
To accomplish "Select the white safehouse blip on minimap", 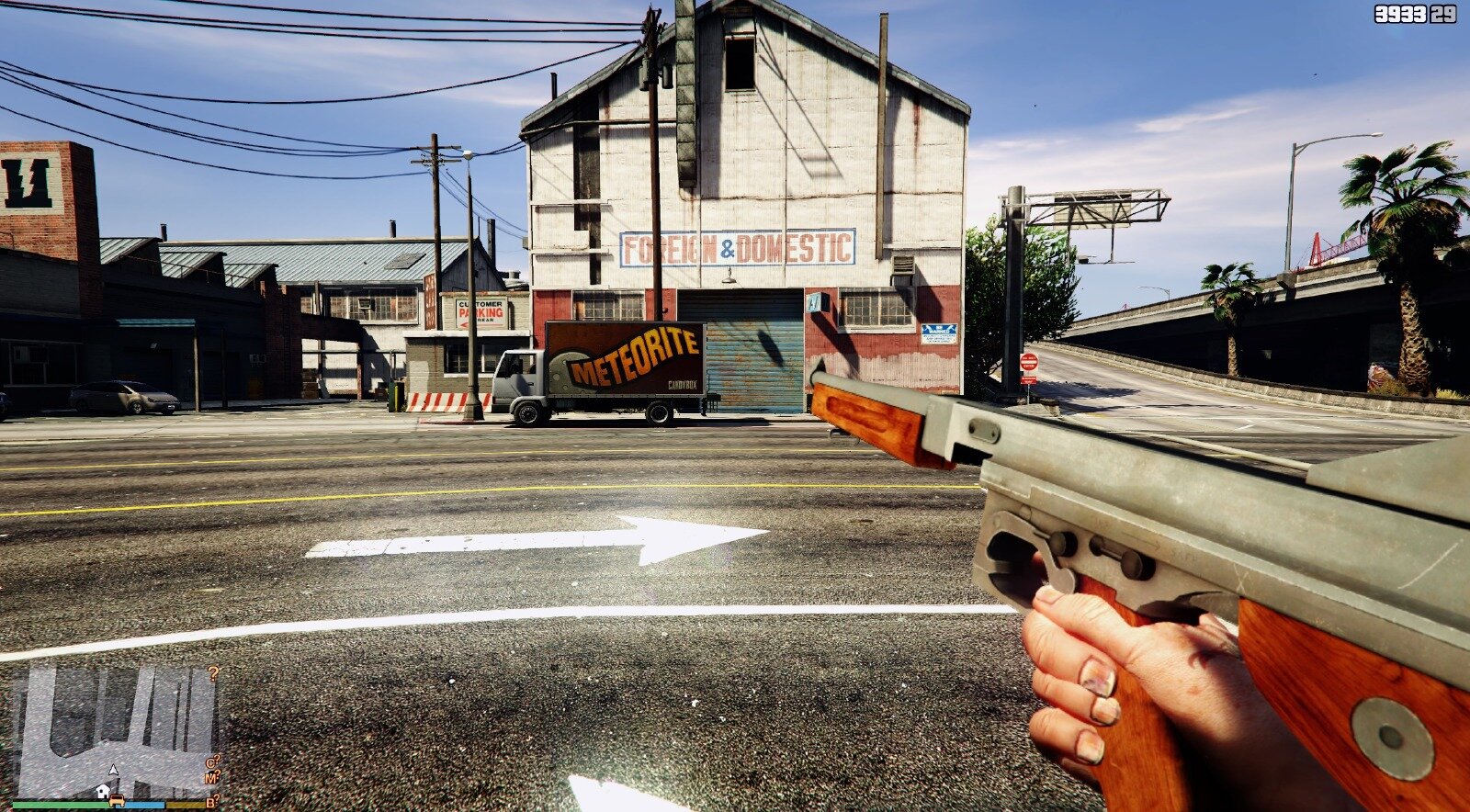I will (102, 792).
